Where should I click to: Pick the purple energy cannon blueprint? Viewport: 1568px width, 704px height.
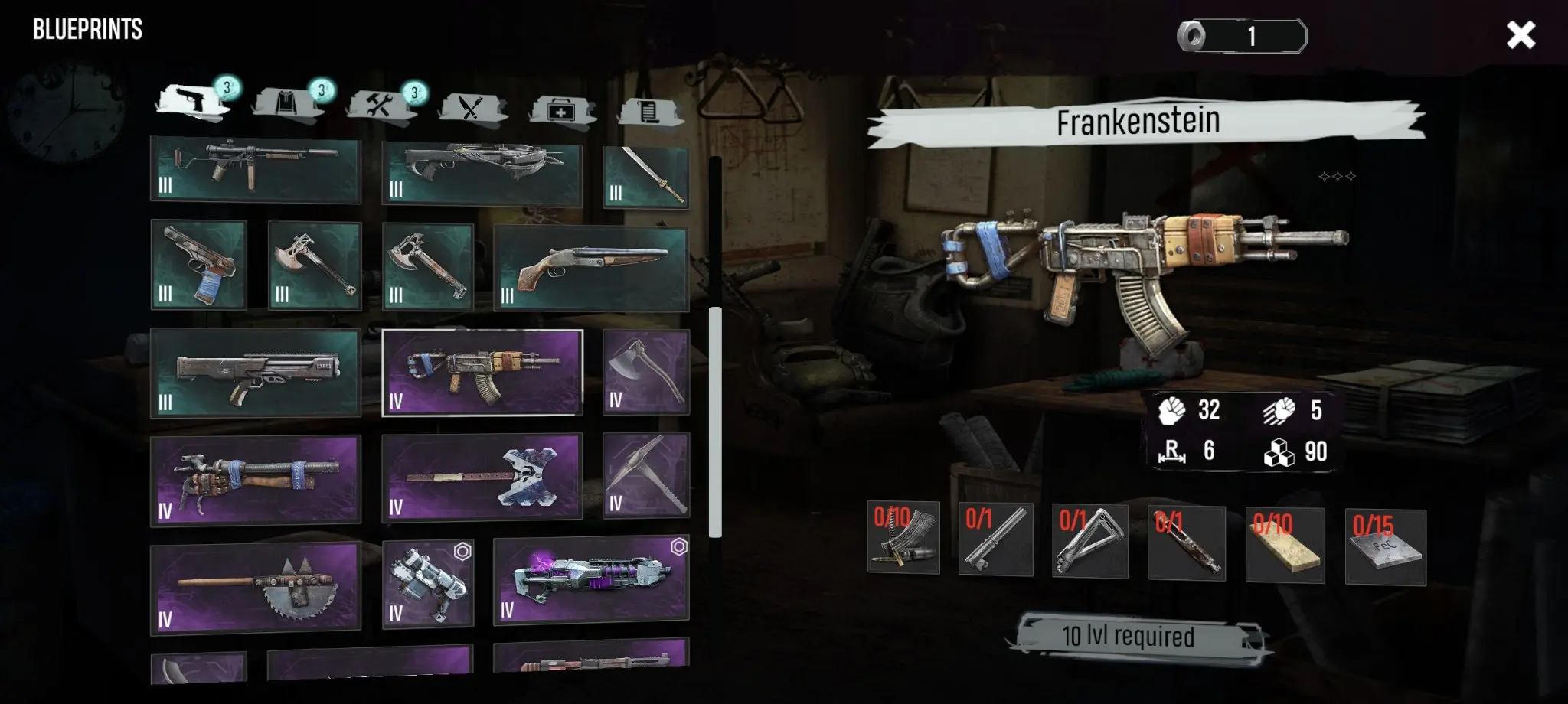(590, 581)
